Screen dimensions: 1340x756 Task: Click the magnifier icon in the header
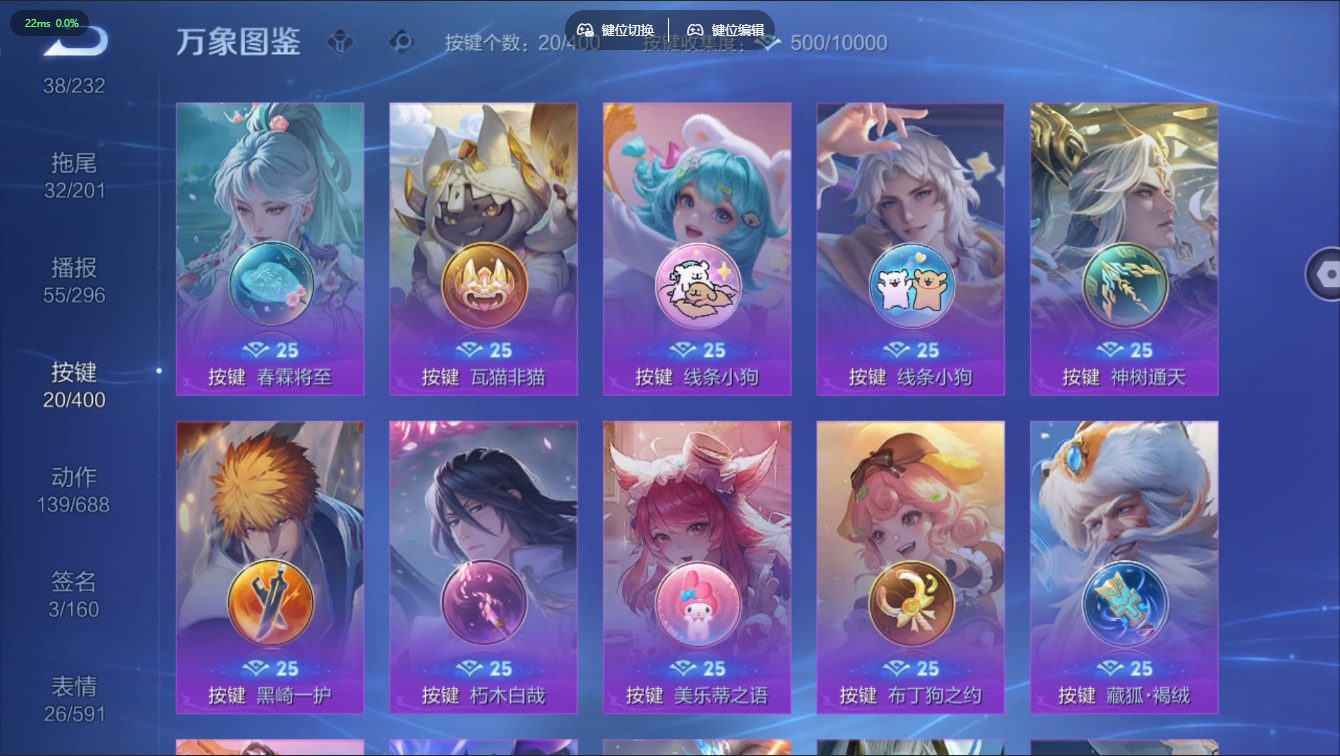pyautogui.click(x=403, y=42)
